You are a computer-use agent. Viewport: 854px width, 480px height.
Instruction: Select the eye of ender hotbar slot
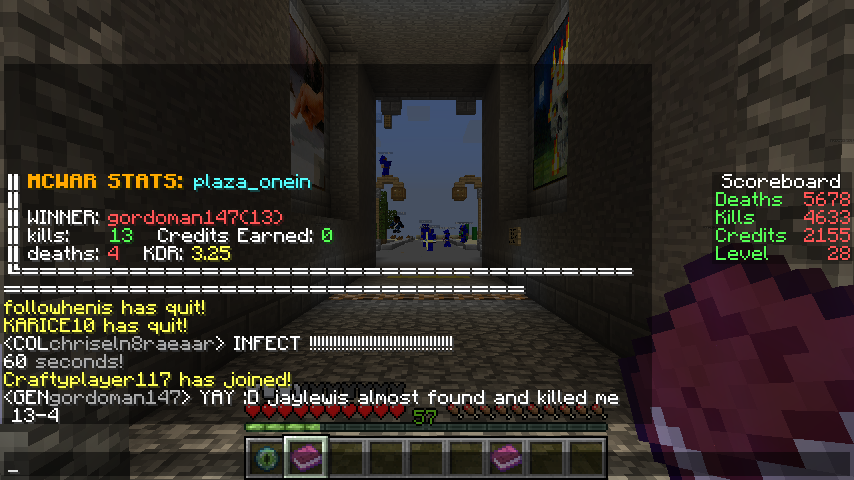(265, 457)
